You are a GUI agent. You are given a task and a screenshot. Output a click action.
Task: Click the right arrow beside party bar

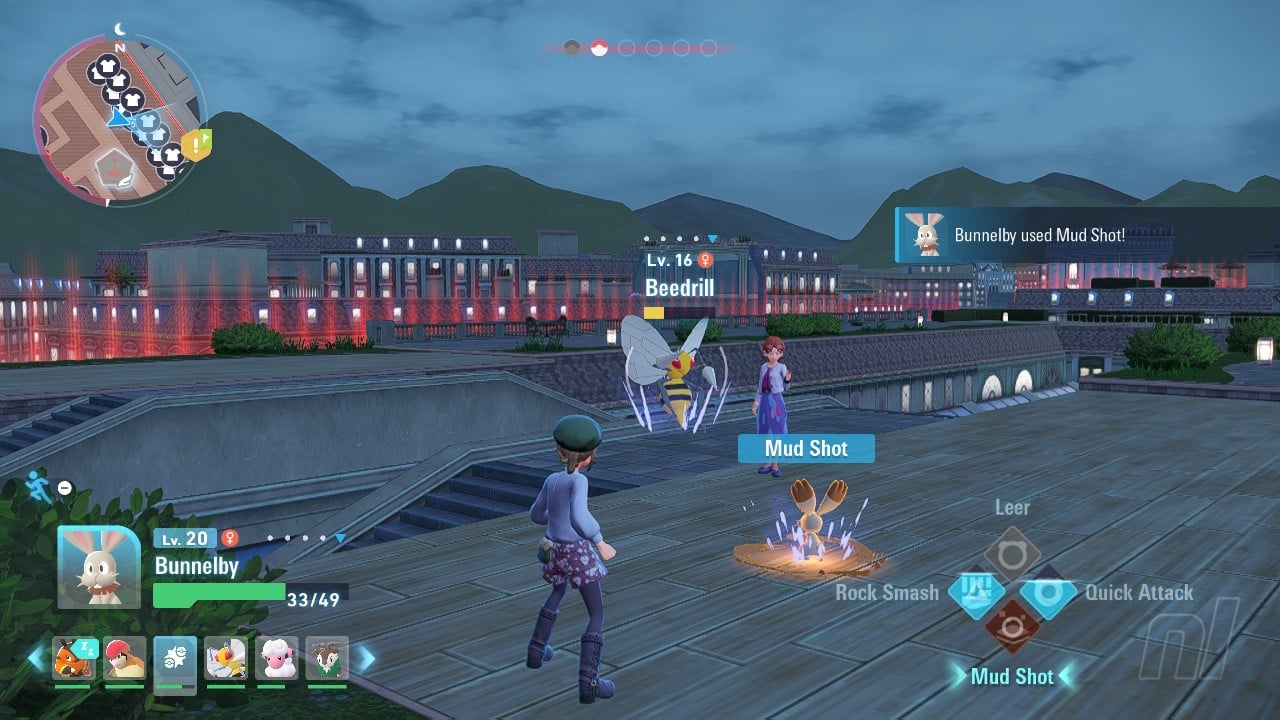point(366,658)
